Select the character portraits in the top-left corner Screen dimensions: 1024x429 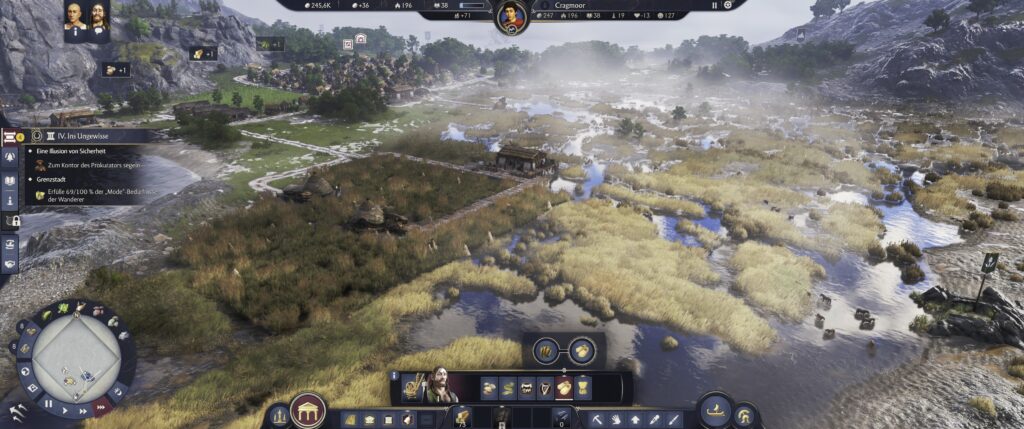[x=86, y=18]
